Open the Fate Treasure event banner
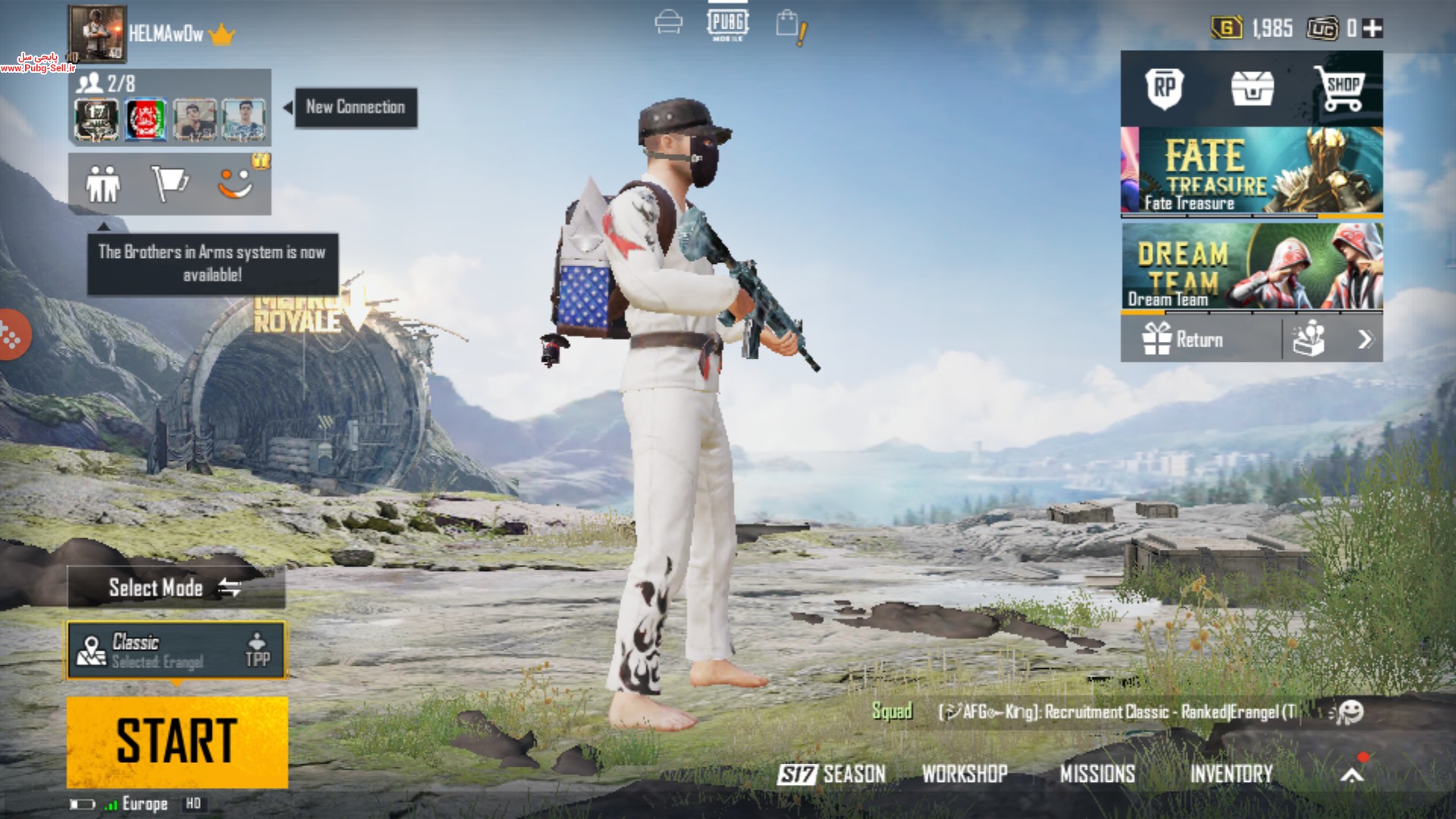 (1251, 171)
